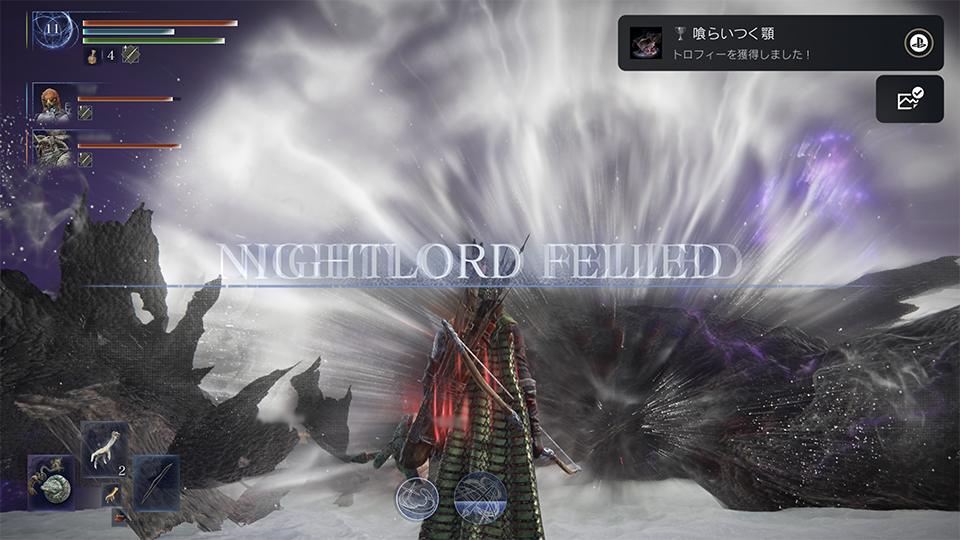Select the coiled serpent seal slot
The image size is (960, 540).
tap(51, 482)
